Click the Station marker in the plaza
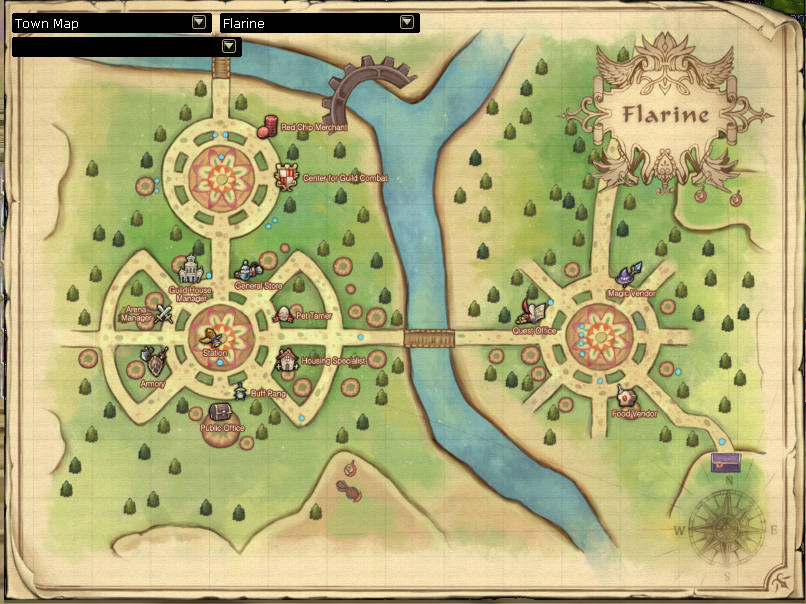This screenshot has height=604, width=806. click(x=214, y=339)
